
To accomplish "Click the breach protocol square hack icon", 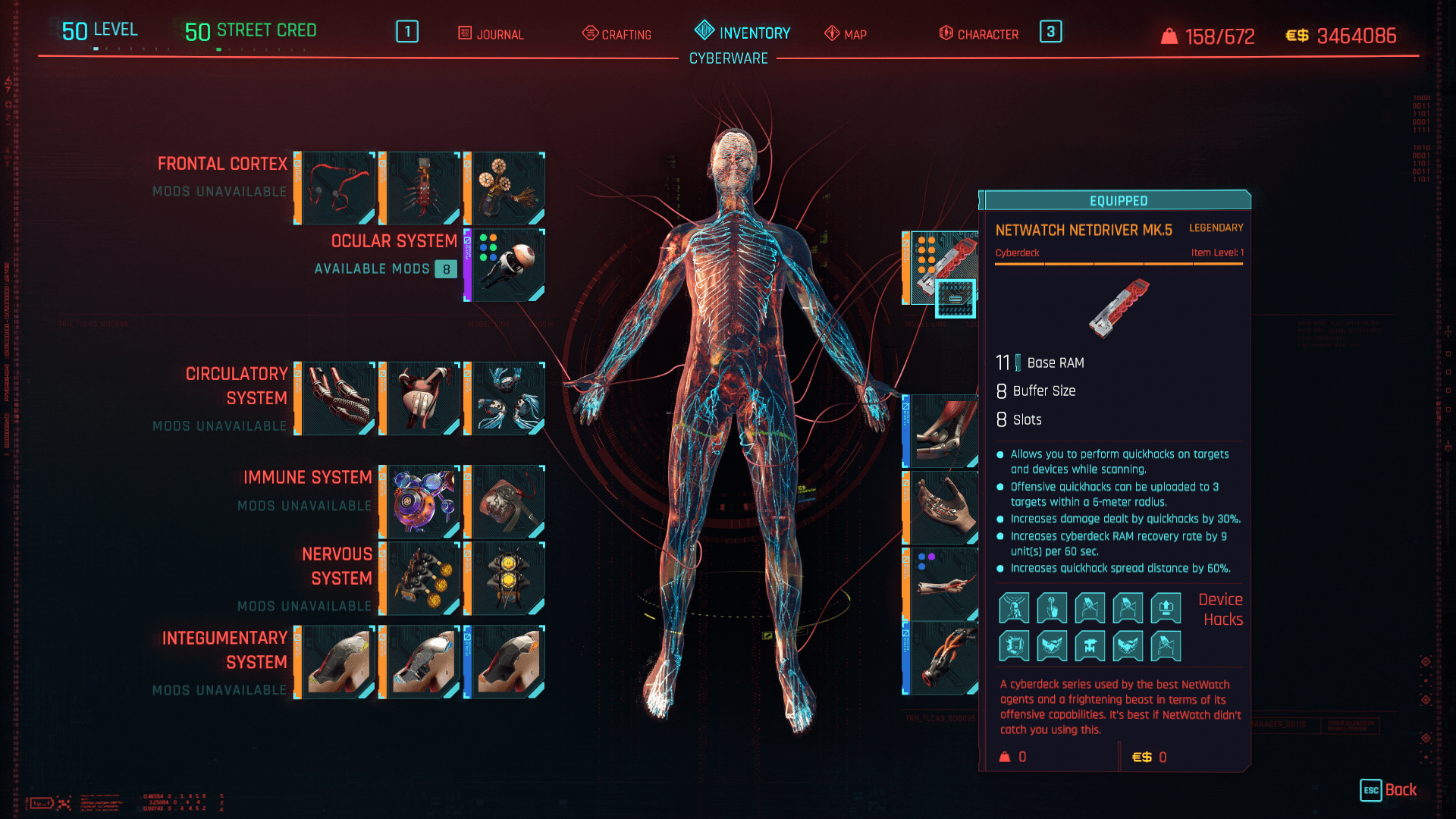I will pyautogui.click(x=1015, y=645).
